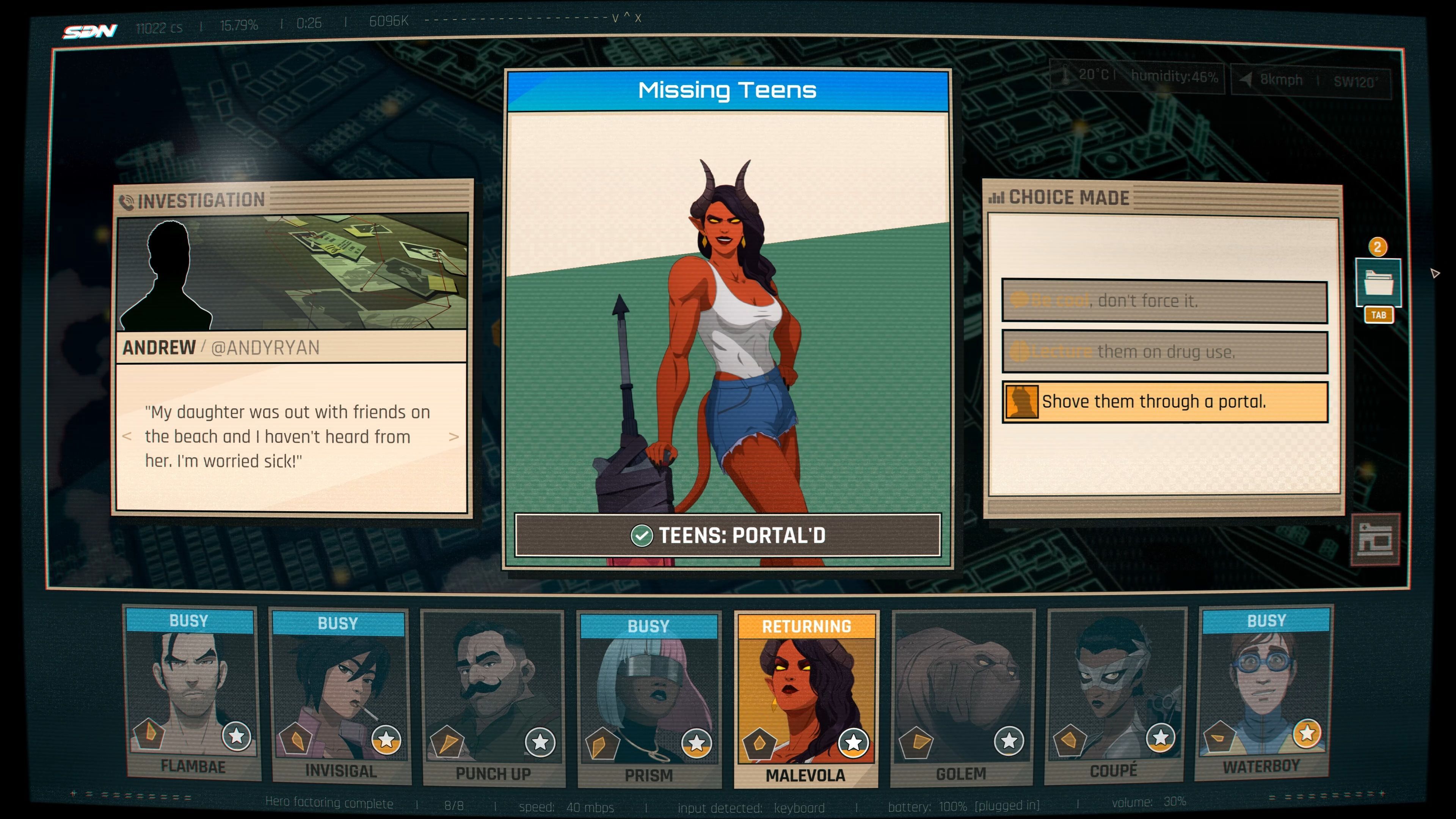Go back to the previous investigation message
The image size is (1456, 819).
tap(127, 436)
